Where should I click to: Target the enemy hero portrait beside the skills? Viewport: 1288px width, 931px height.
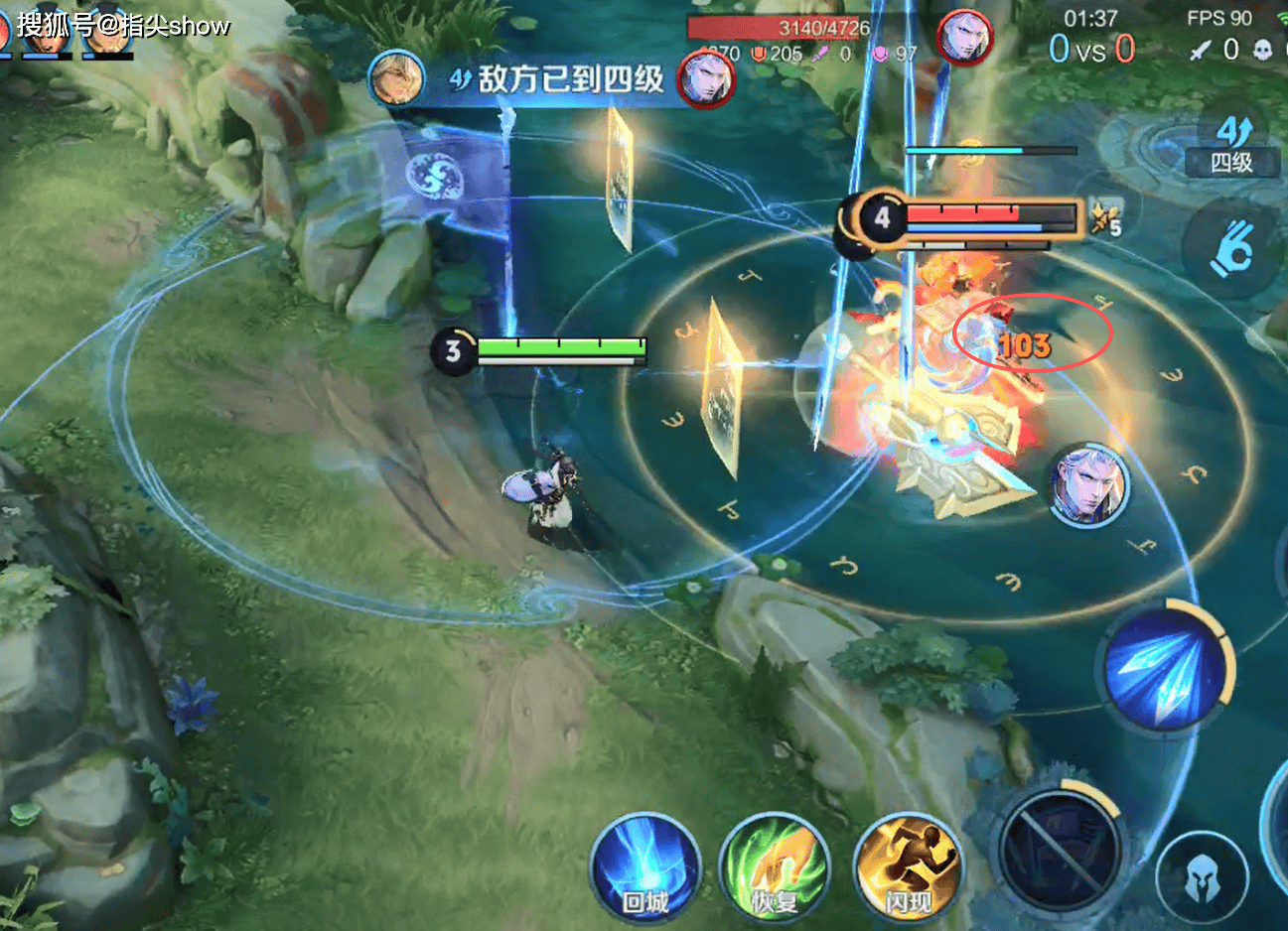pyautogui.click(x=1089, y=485)
